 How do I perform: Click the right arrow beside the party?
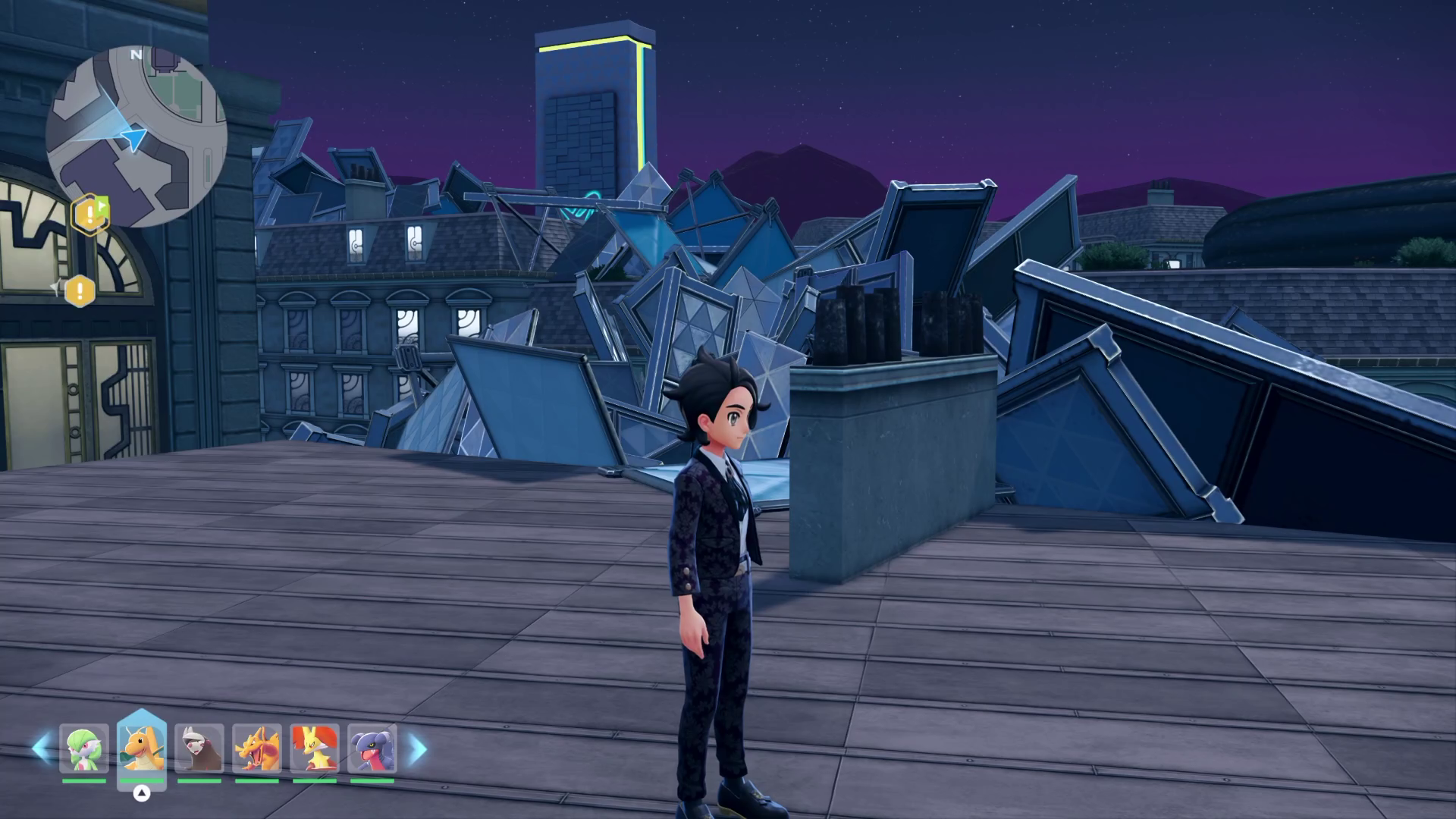pos(418,749)
